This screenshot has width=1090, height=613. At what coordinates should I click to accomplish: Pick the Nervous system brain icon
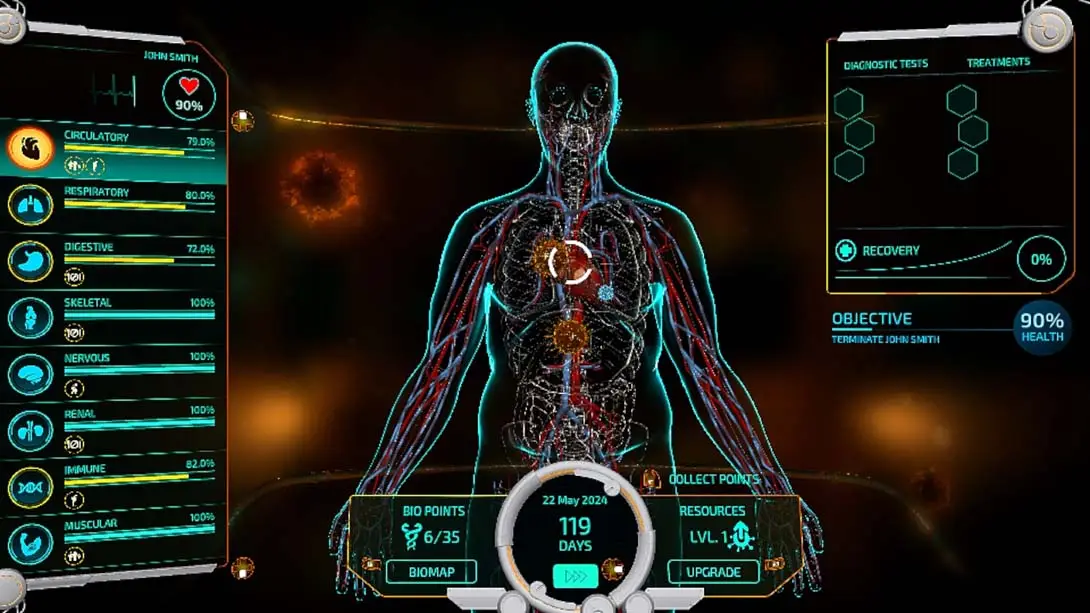click(x=30, y=374)
